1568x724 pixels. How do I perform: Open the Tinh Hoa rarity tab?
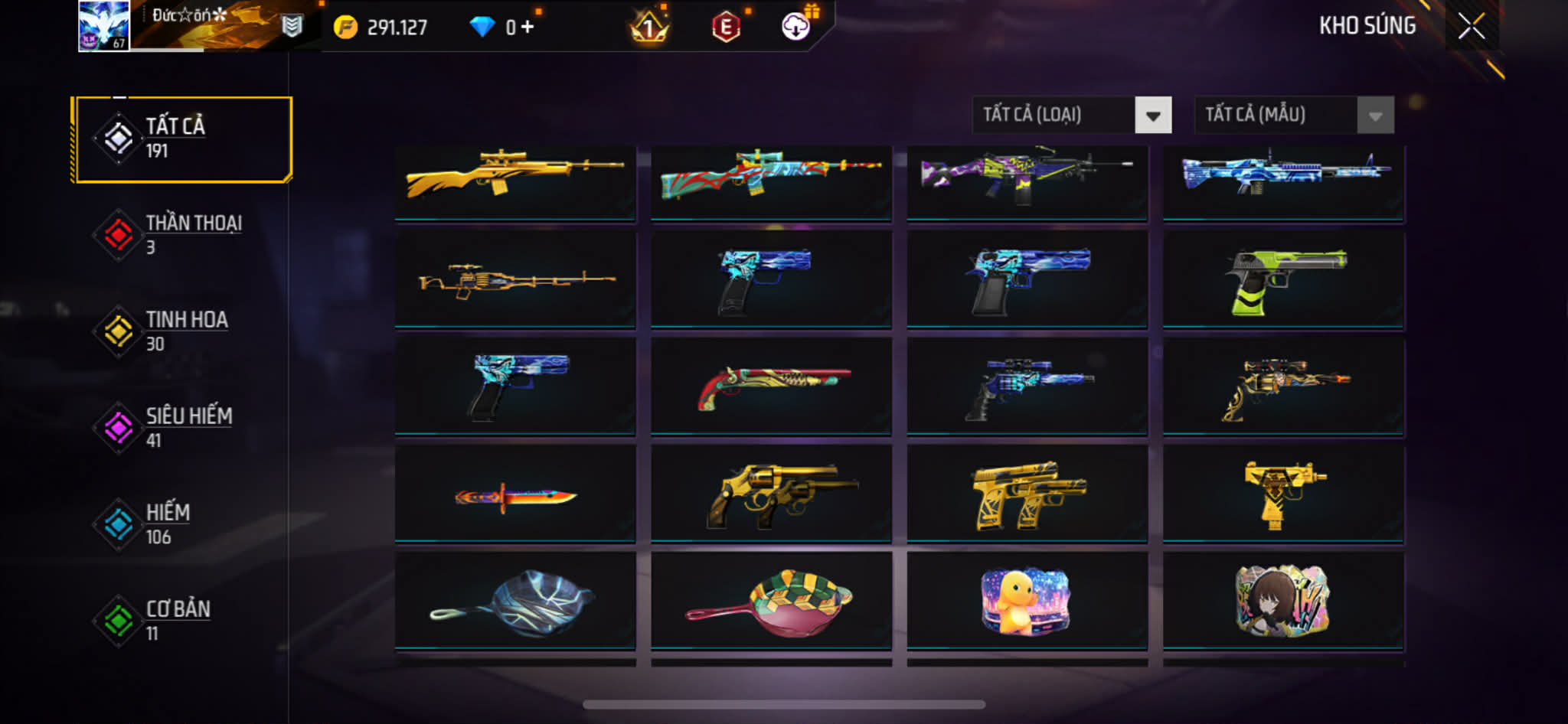point(182,331)
